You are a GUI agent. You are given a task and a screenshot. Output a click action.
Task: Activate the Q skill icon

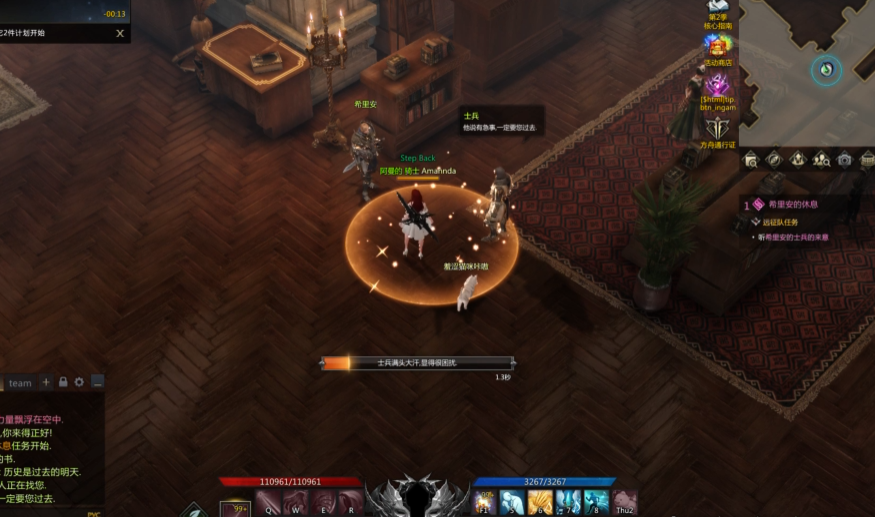pyautogui.click(x=268, y=503)
